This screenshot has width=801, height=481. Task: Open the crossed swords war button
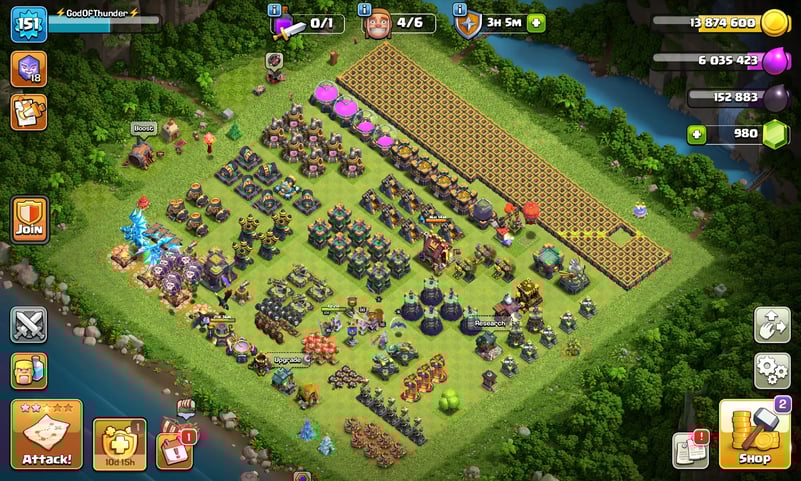(x=28, y=324)
